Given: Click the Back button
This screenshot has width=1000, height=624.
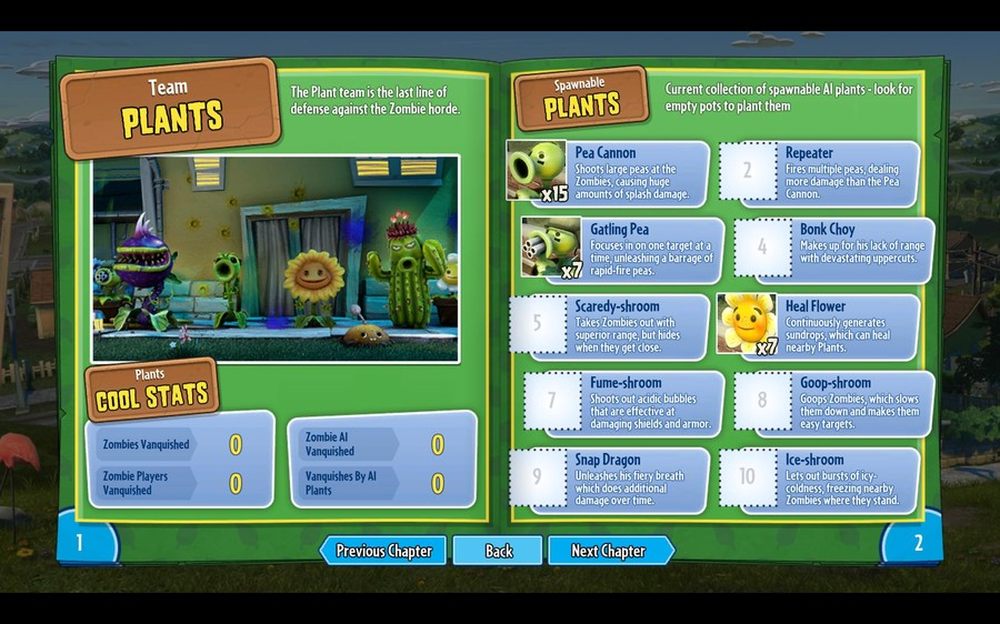Looking at the screenshot, I should tap(498, 551).
